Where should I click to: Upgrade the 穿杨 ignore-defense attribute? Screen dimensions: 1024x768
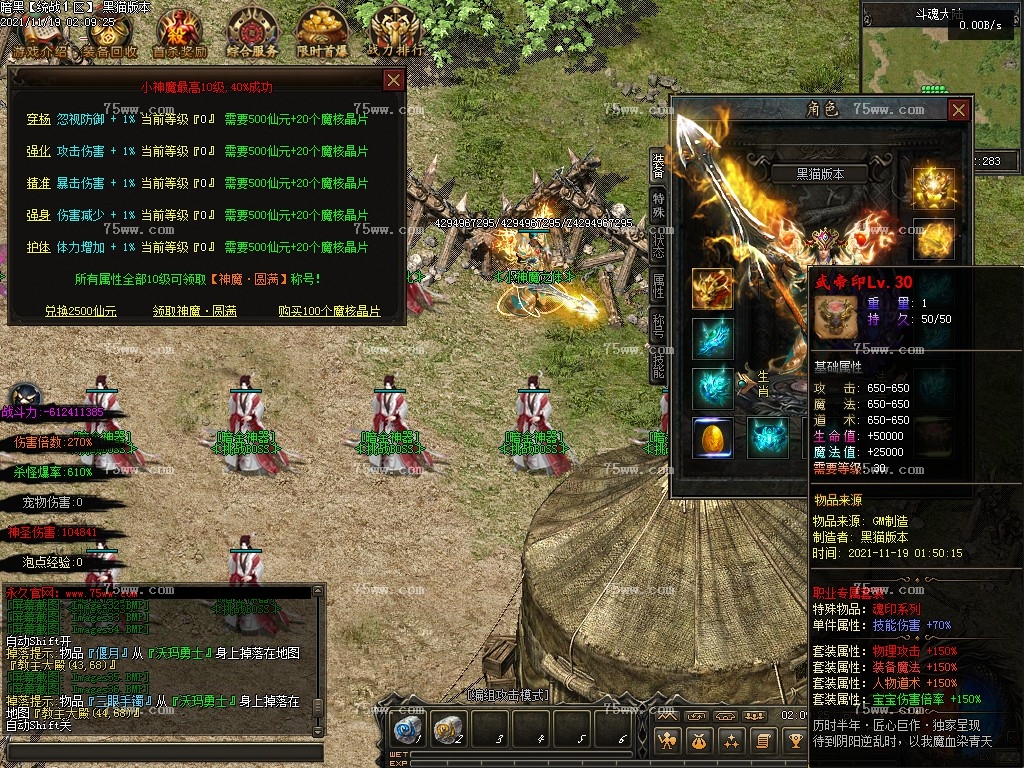[x=38, y=120]
